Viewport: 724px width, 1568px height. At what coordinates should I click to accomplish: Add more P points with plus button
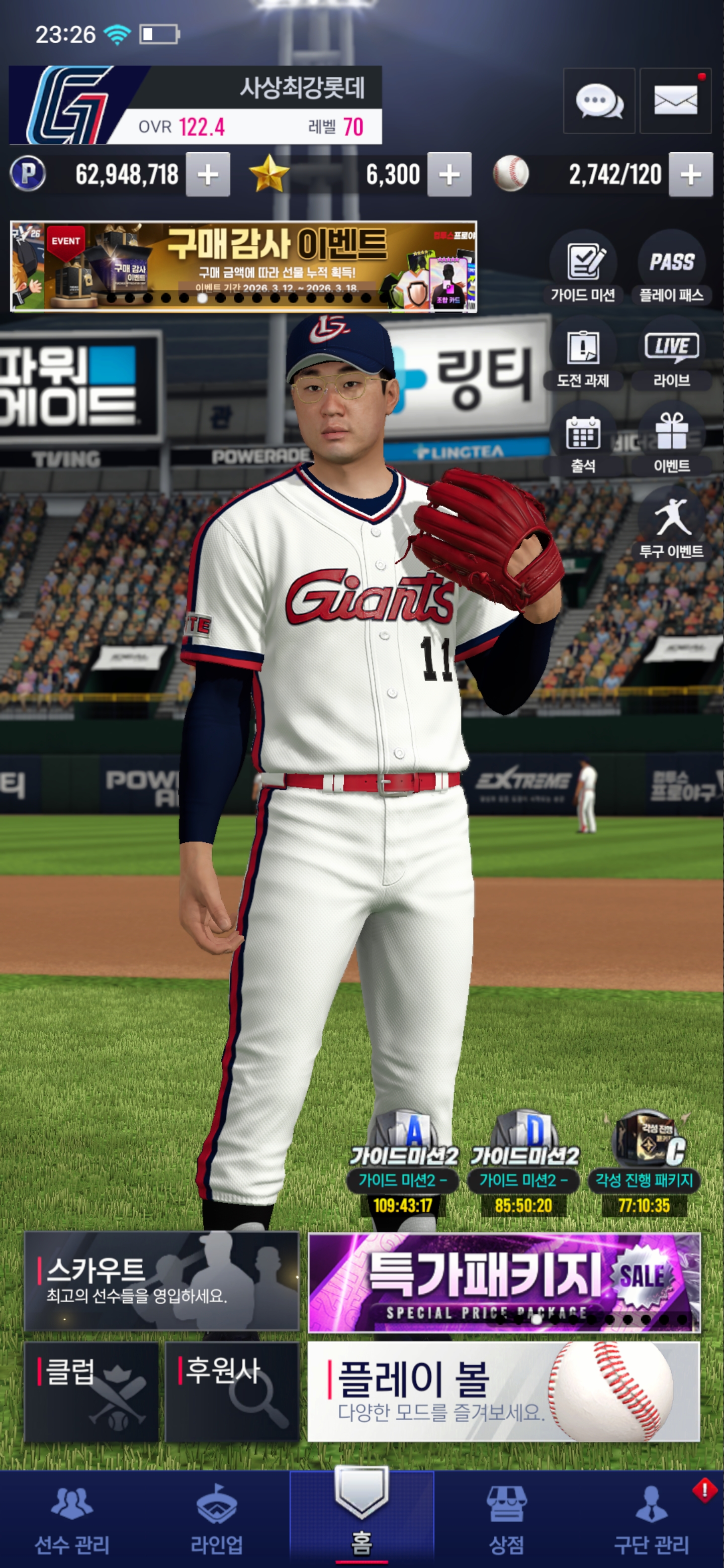pyautogui.click(x=208, y=175)
